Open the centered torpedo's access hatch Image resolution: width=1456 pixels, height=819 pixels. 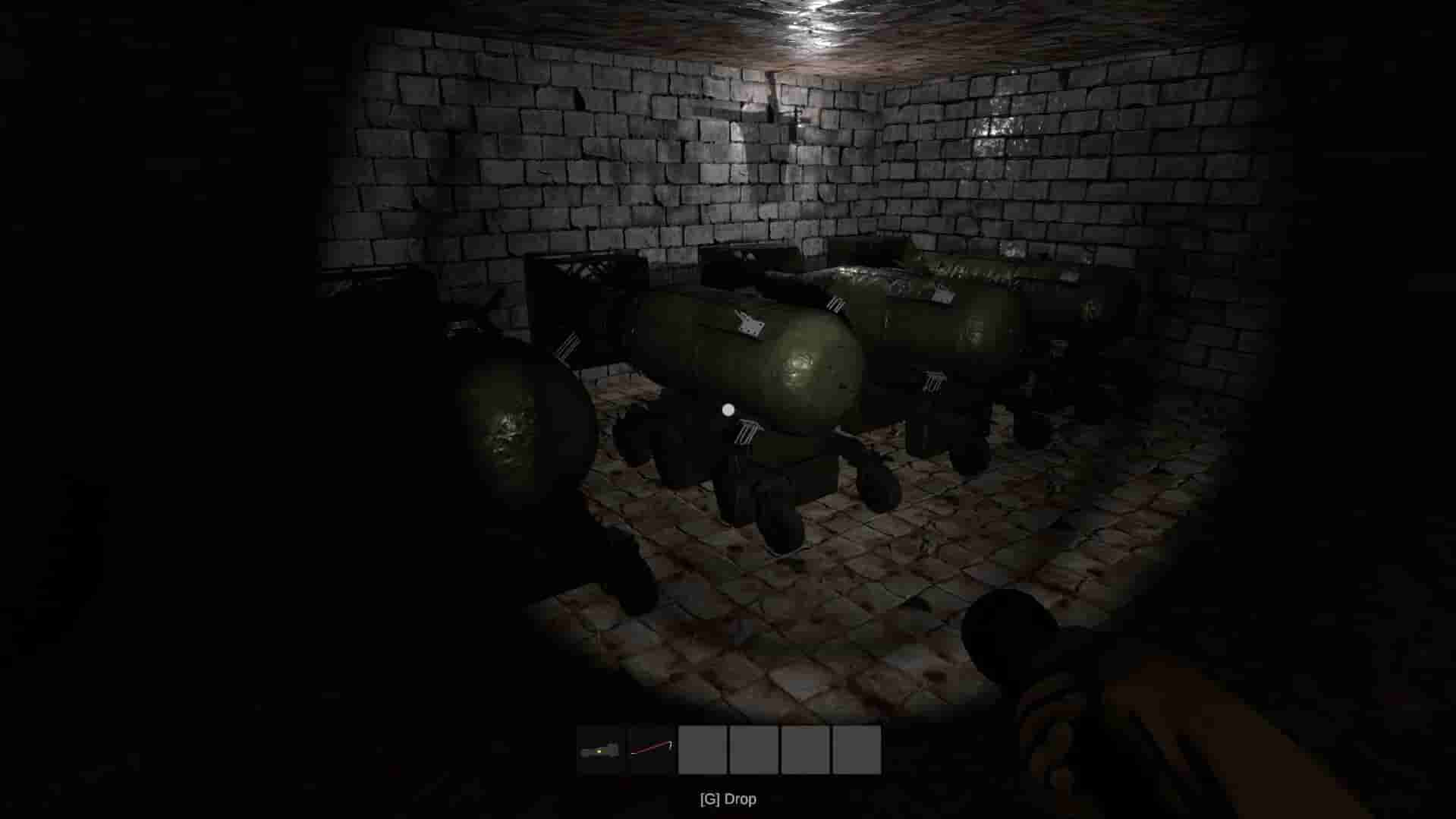tap(751, 326)
